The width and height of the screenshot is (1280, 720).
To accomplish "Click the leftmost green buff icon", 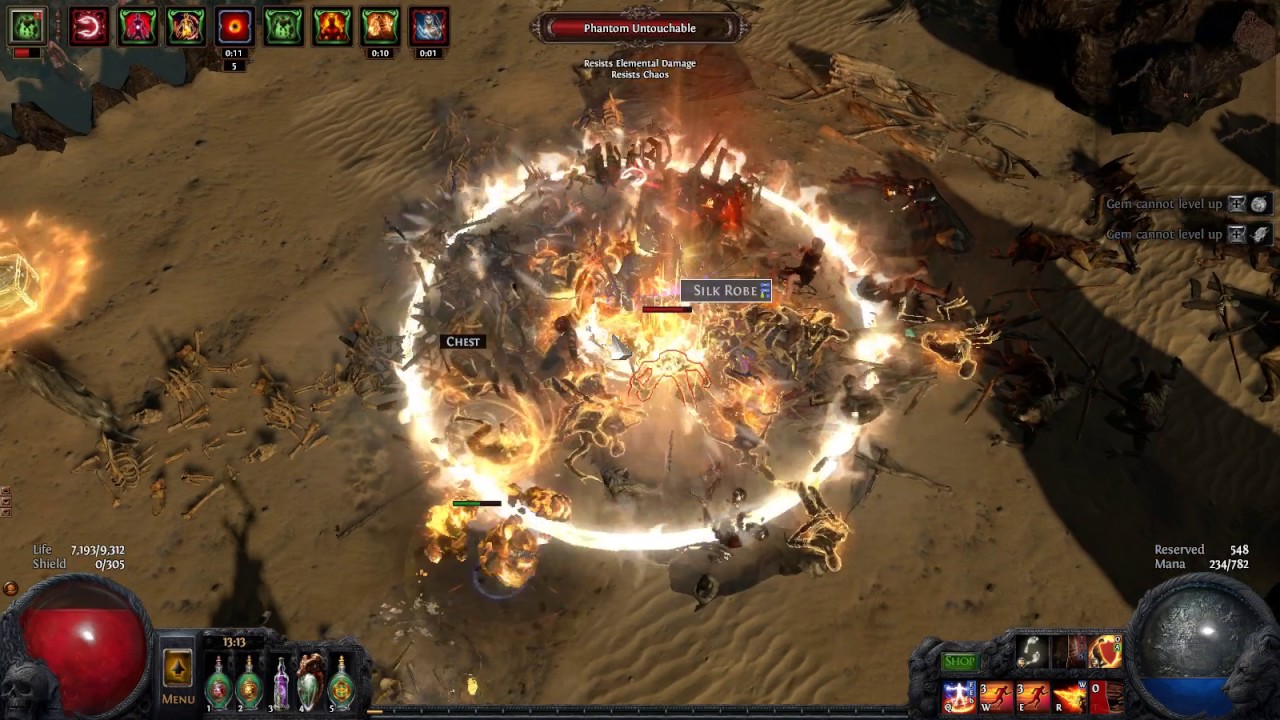I will pyautogui.click(x=27, y=27).
